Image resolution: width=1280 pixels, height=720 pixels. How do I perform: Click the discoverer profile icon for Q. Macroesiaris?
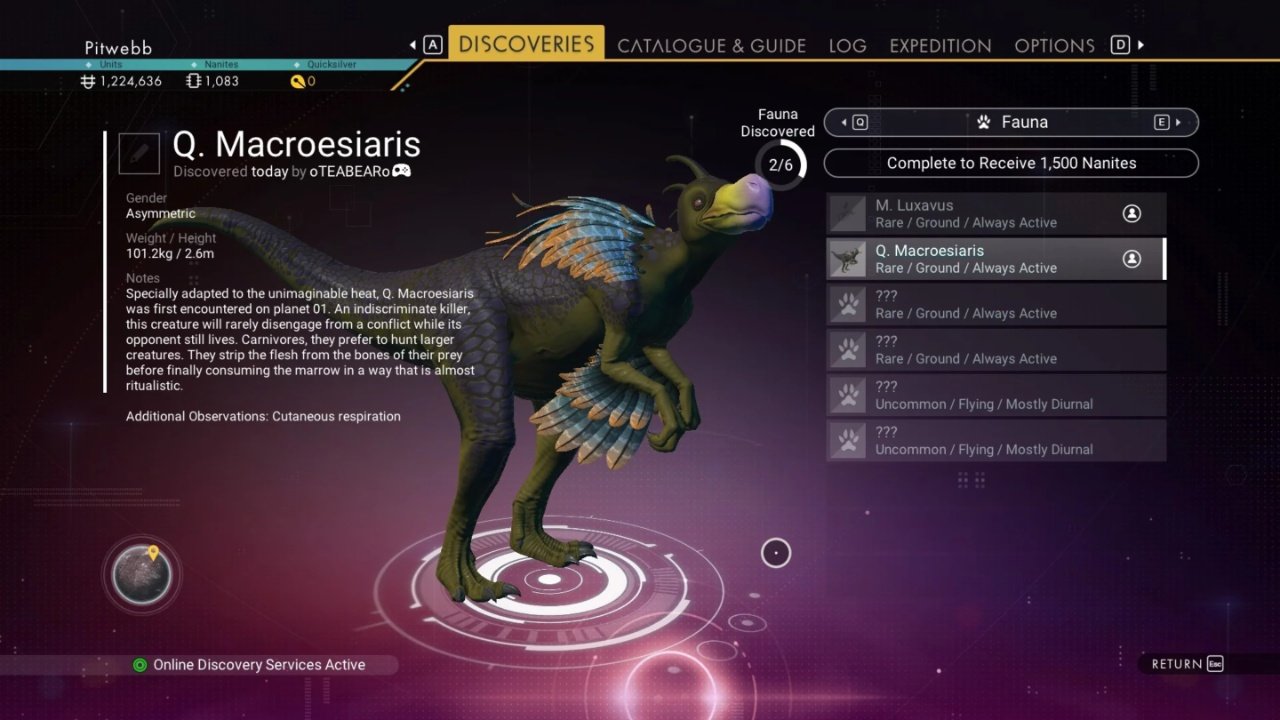coord(1131,257)
